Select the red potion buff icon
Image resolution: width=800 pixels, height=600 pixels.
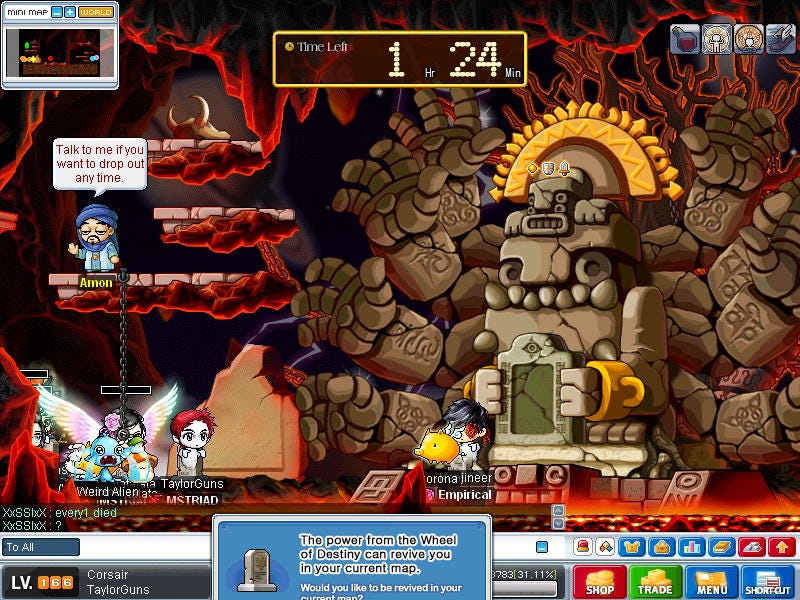pyautogui.click(x=685, y=39)
